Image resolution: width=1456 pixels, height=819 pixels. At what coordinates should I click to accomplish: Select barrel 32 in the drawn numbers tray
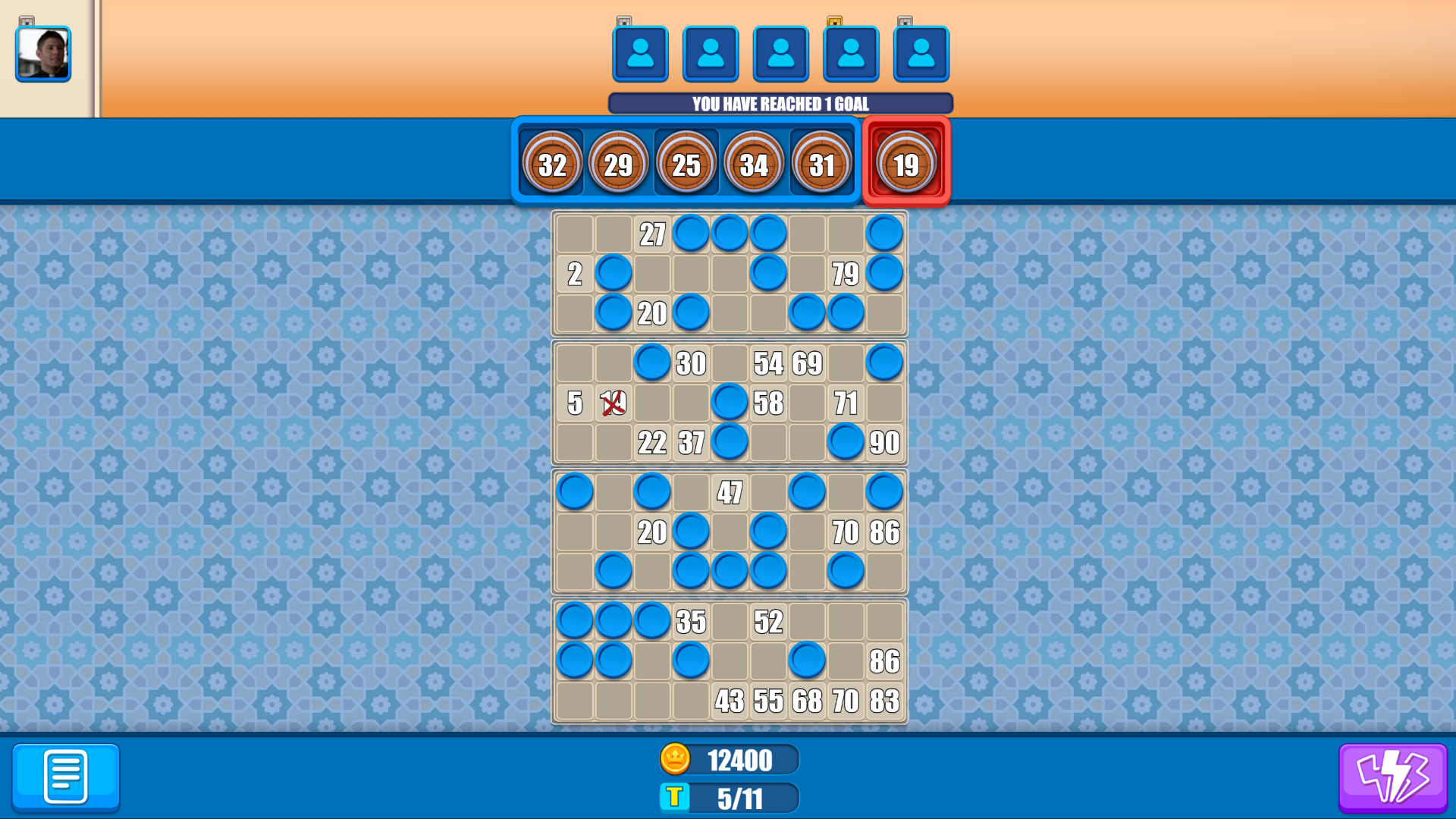554,162
